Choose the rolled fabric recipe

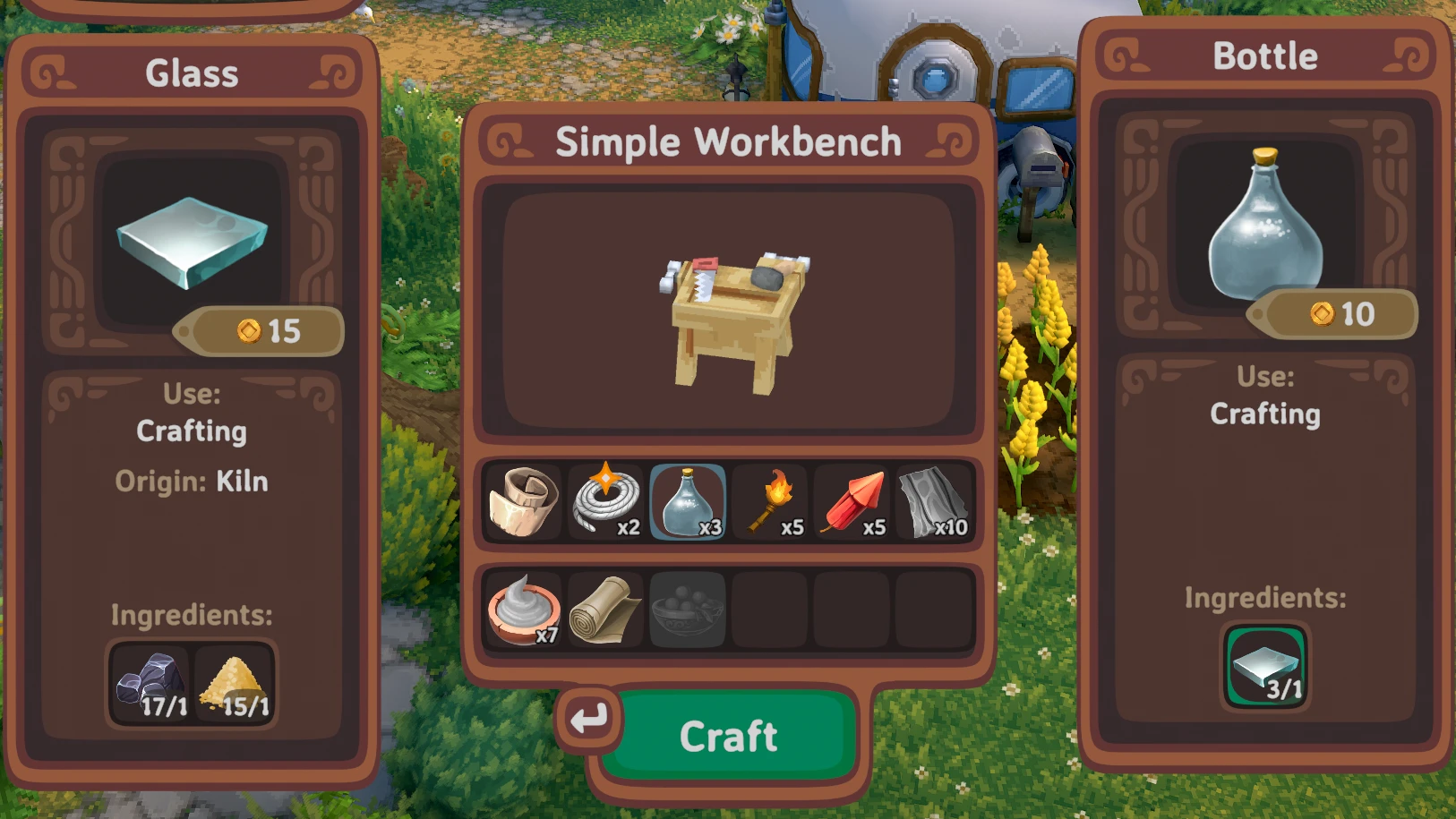click(x=605, y=610)
